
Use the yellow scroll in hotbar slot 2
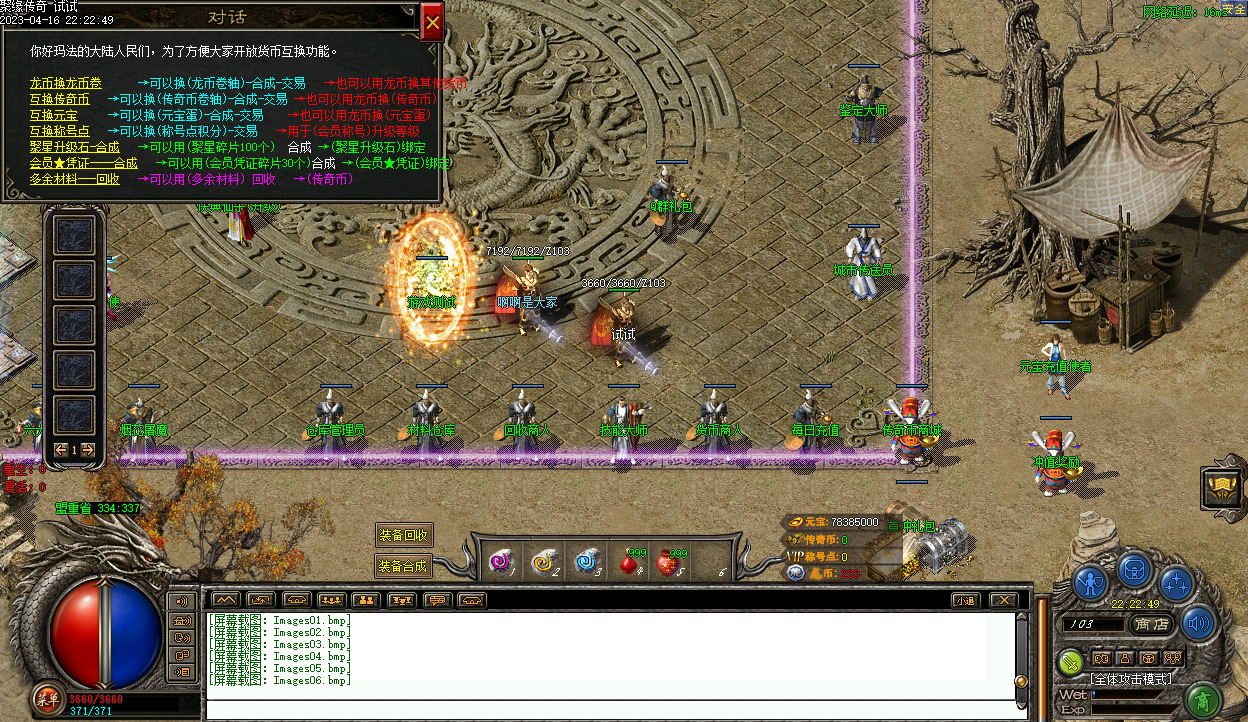(545, 563)
